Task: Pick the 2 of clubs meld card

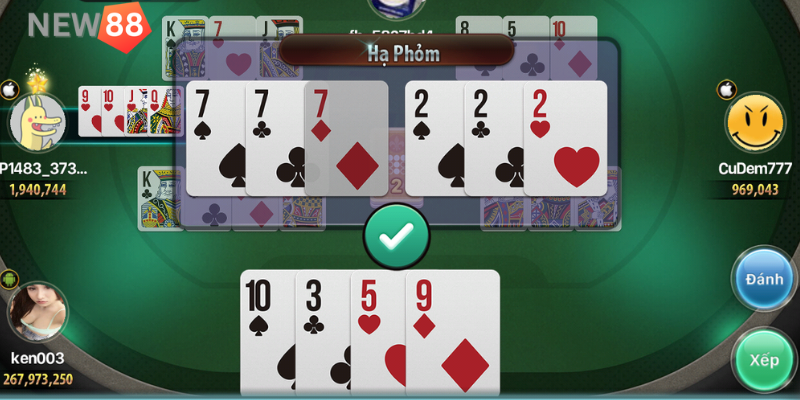Action: coord(492,138)
